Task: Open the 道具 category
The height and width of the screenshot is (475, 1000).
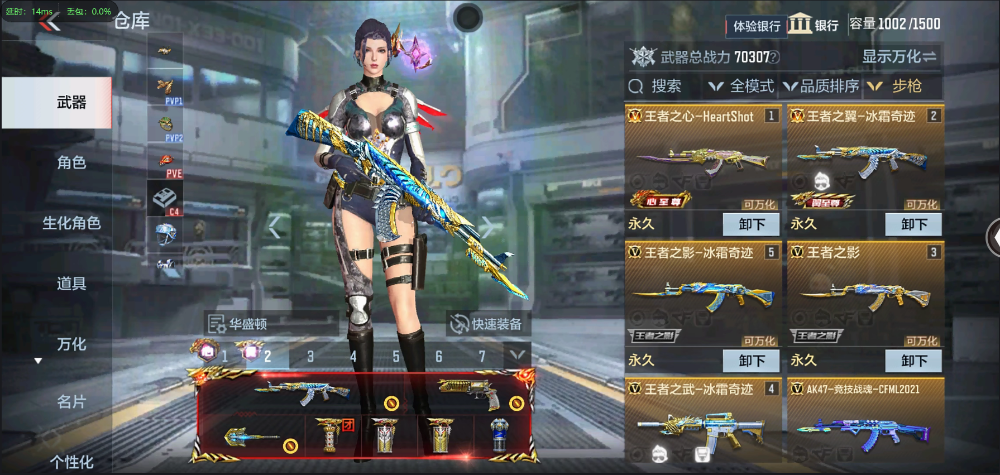Action: pos(71,283)
